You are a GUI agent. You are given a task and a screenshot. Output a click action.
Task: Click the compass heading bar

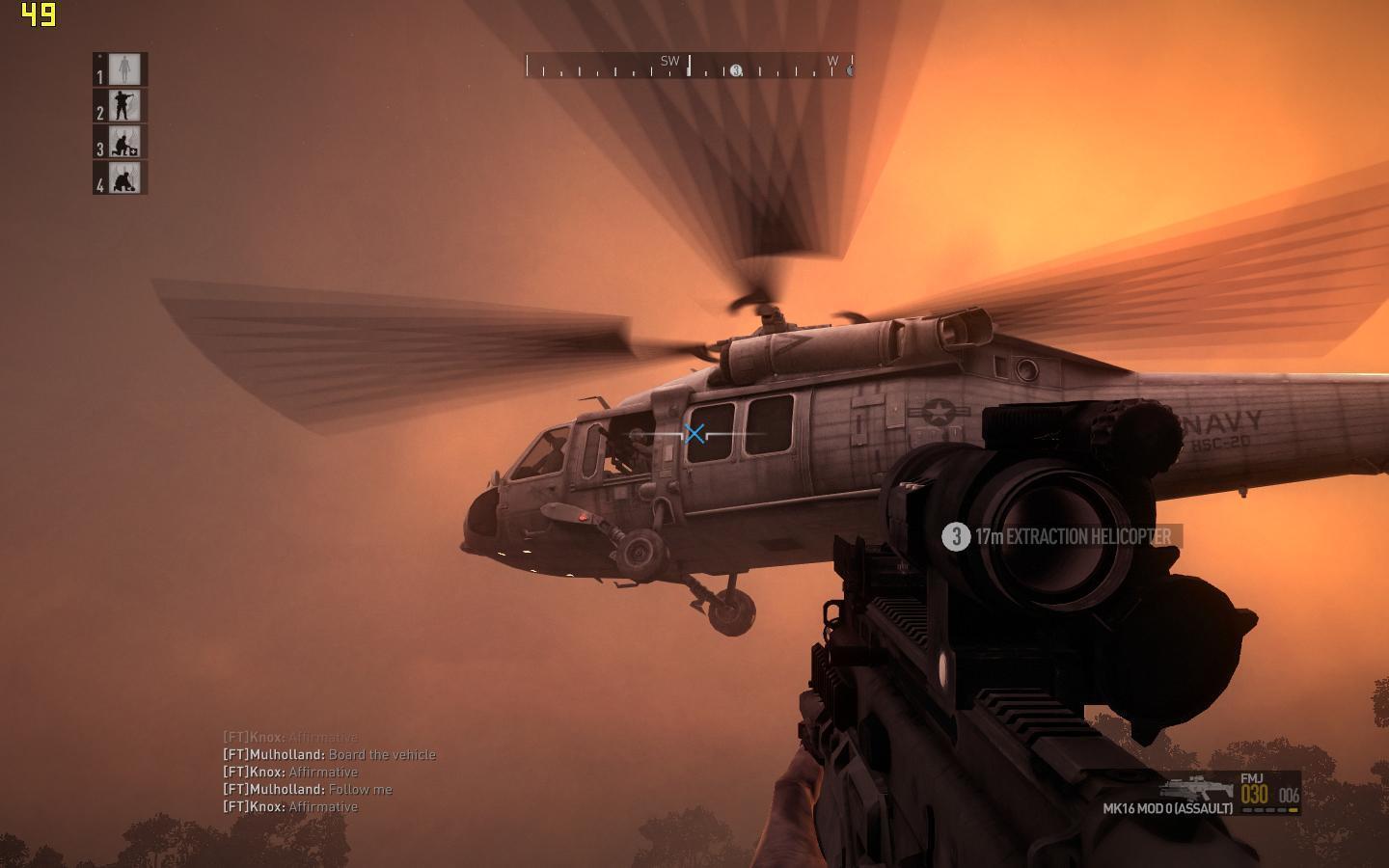coord(689,66)
